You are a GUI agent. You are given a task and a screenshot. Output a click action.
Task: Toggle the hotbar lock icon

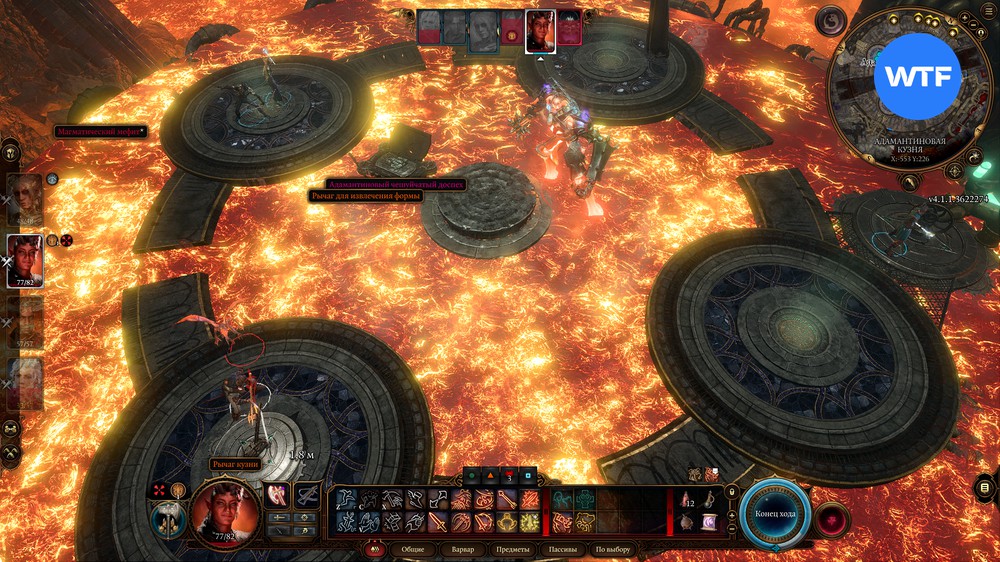click(731, 492)
